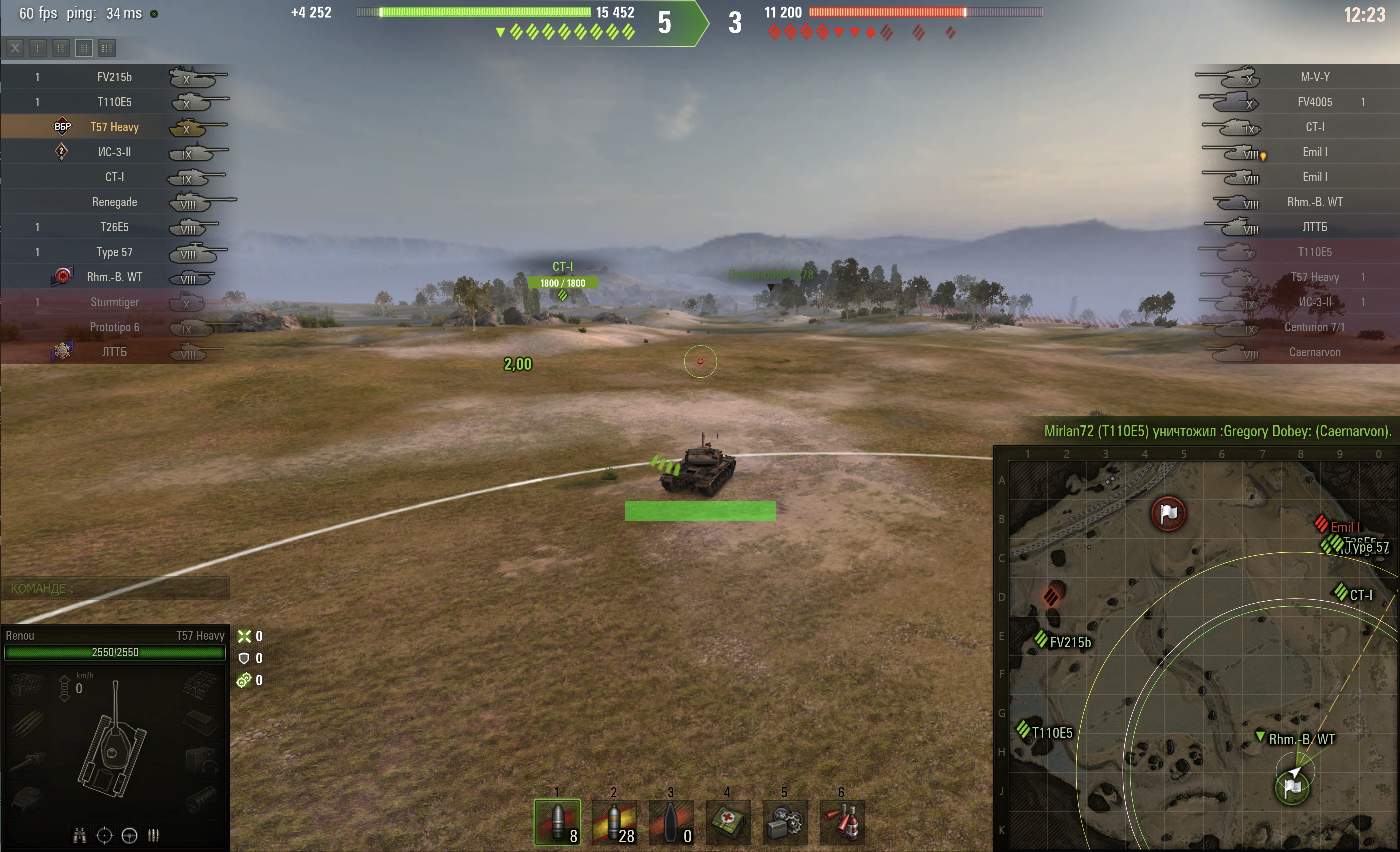Click the binoculars crew indicator icon
The image size is (1400, 852).
coord(79,835)
